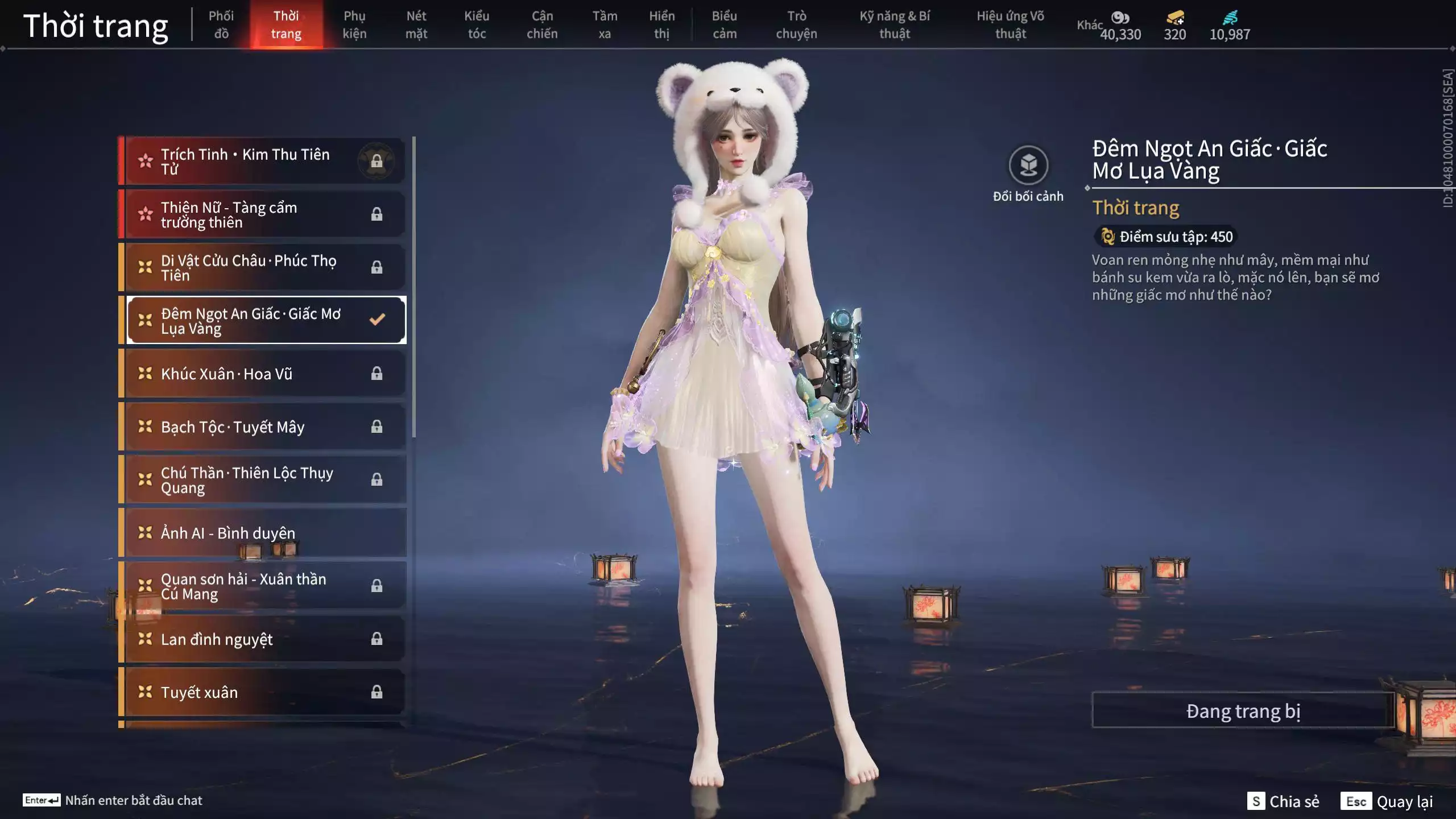
Task: Open the Cận chiến category
Action: pos(542,25)
